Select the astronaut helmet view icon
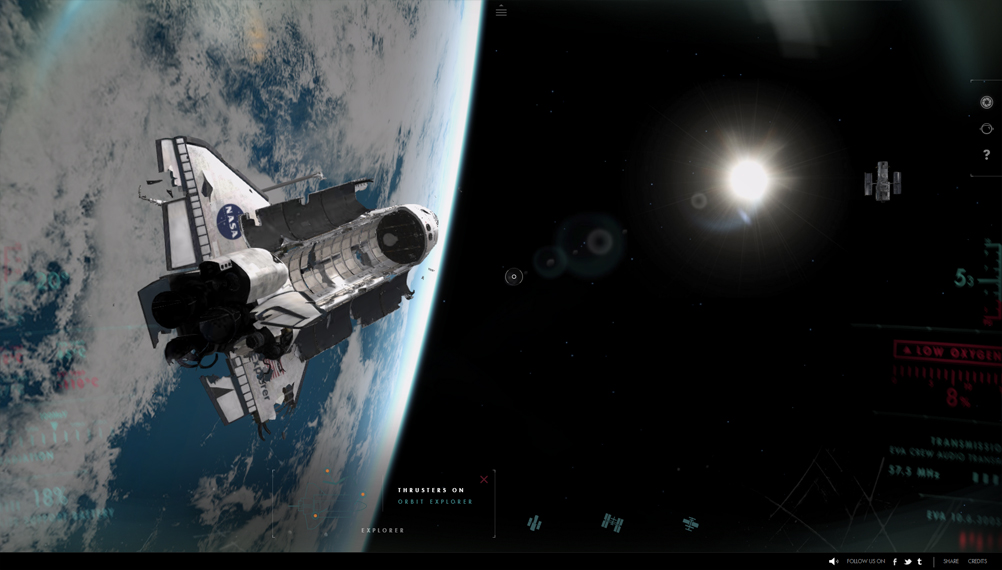 tap(986, 129)
